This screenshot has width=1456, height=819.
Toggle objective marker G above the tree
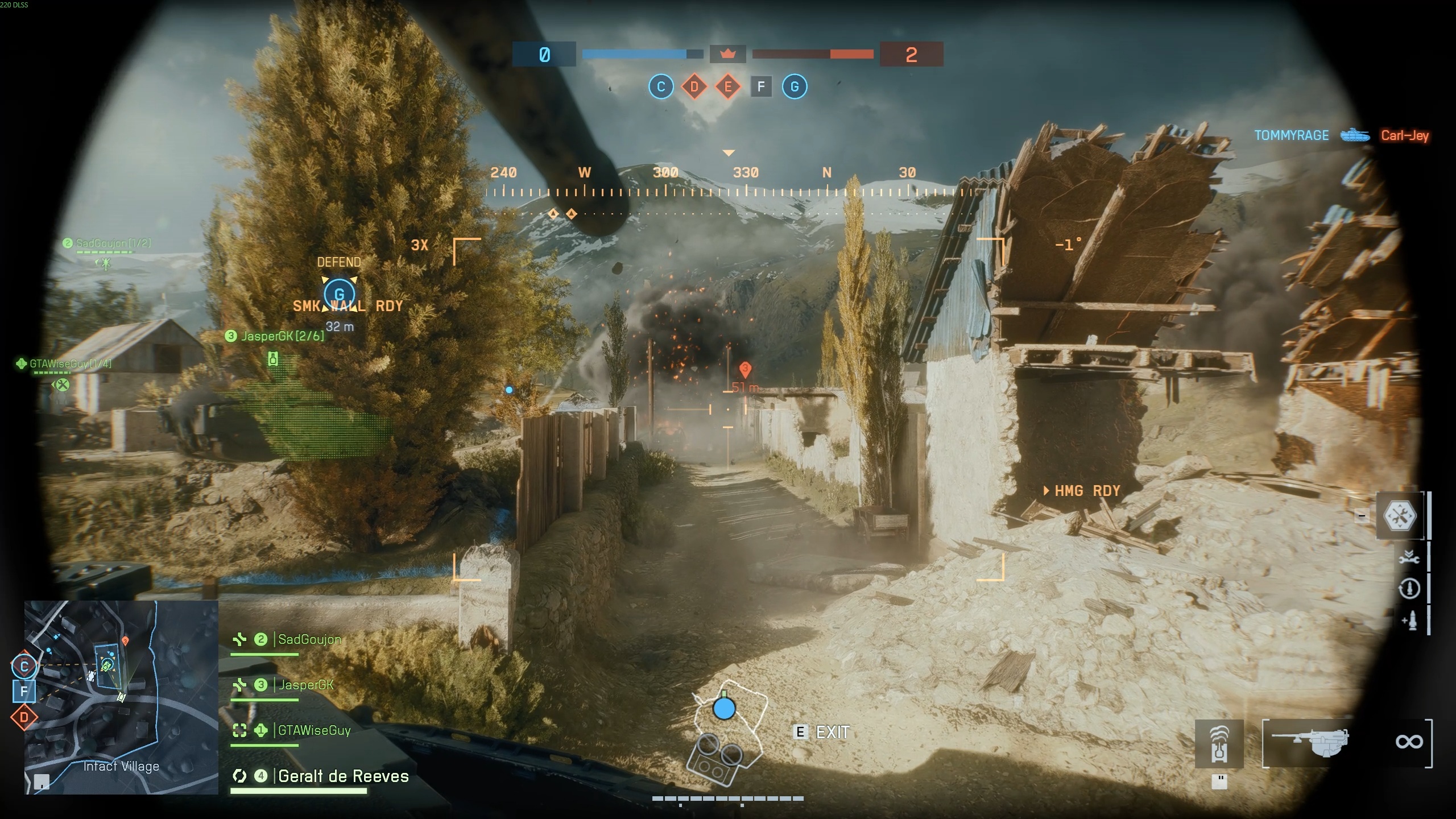tap(340, 294)
